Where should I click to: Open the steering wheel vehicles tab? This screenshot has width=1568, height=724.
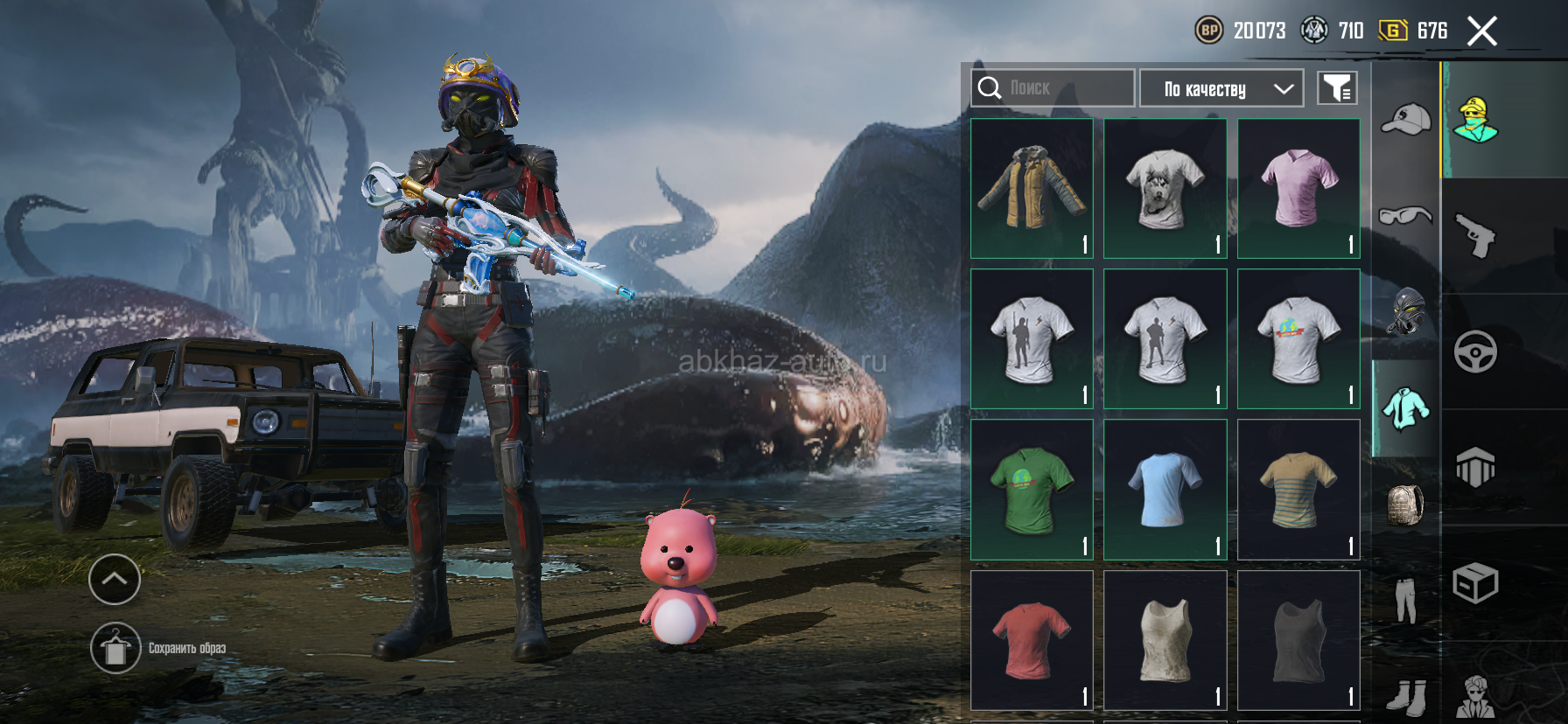1476,352
